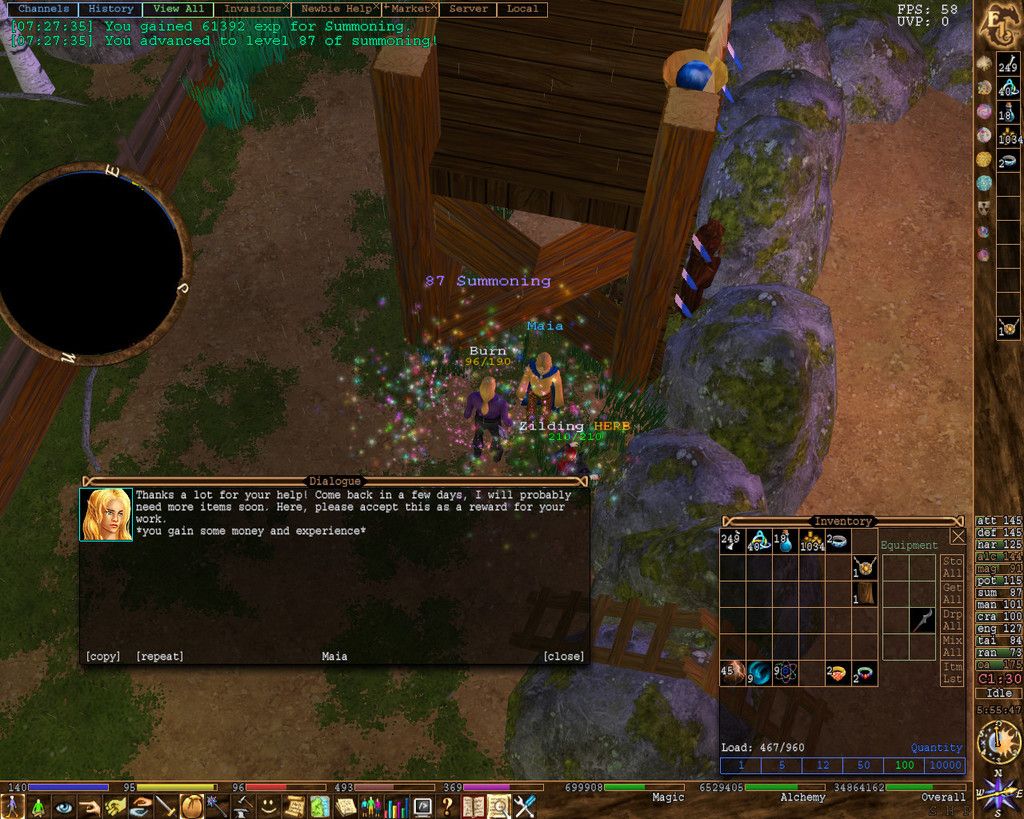The height and width of the screenshot is (819, 1024).
Task: Open the chat Channels list
Action: 43,9
